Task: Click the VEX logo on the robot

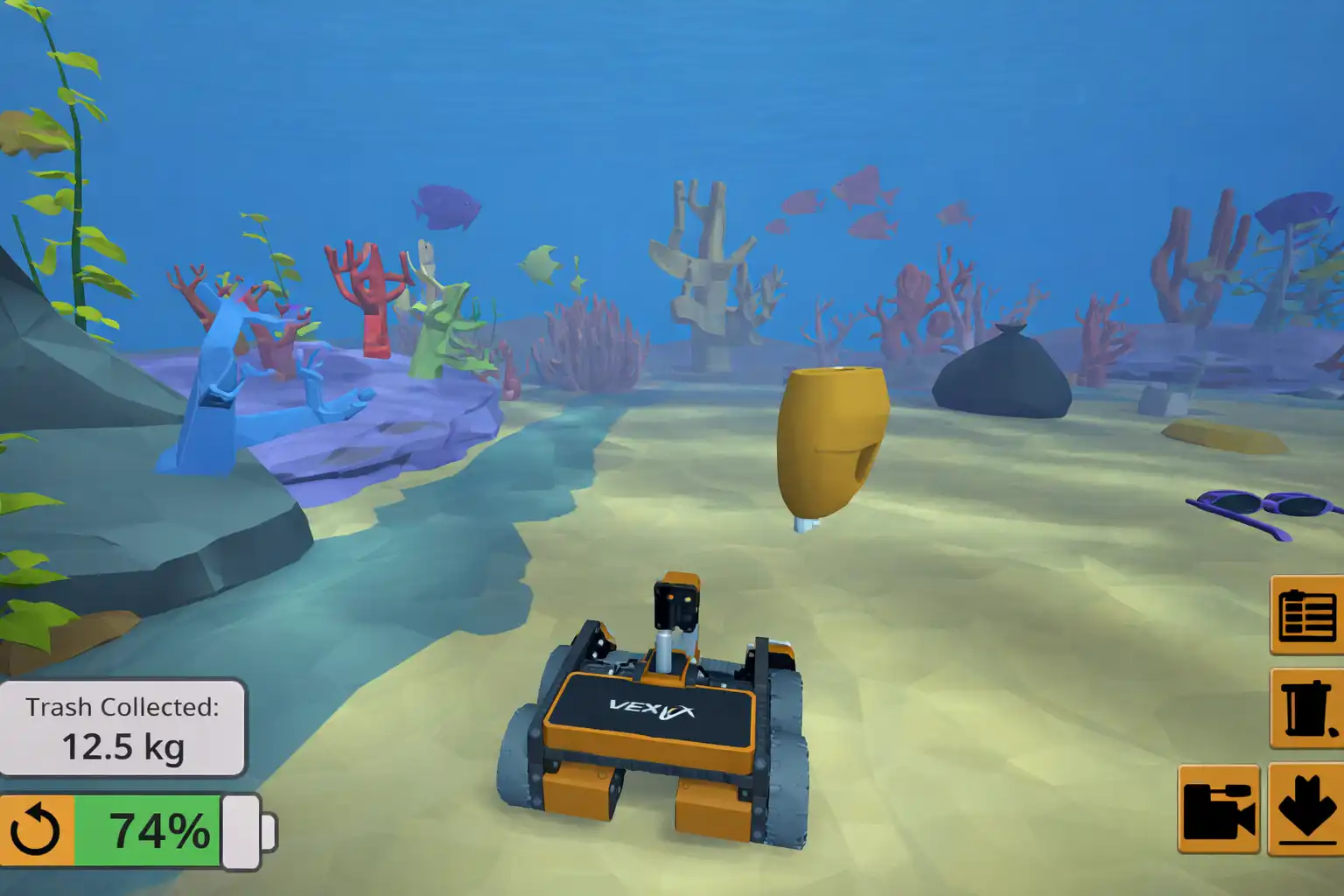Action: click(x=652, y=710)
